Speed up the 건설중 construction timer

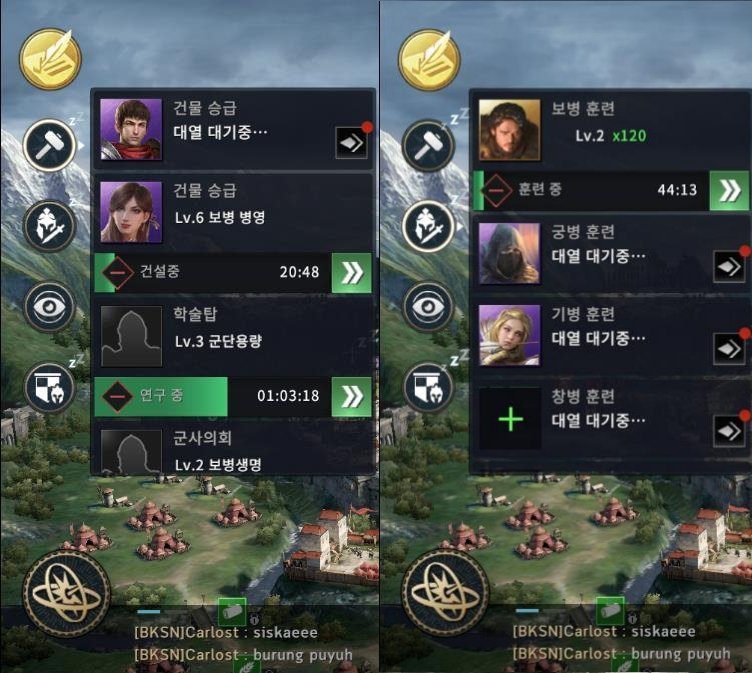[351, 273]
